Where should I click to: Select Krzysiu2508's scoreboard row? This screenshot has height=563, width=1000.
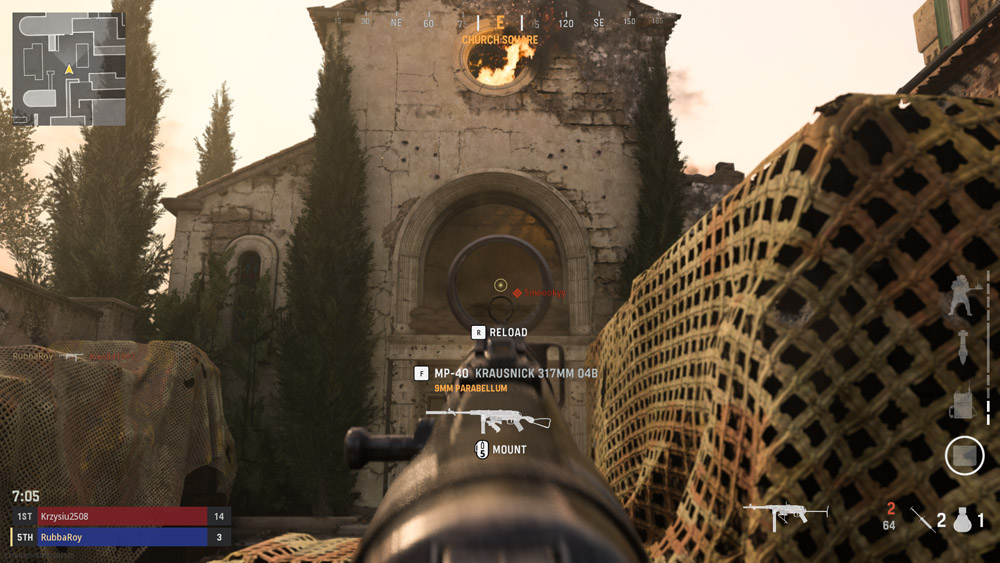tap(121, 516)
